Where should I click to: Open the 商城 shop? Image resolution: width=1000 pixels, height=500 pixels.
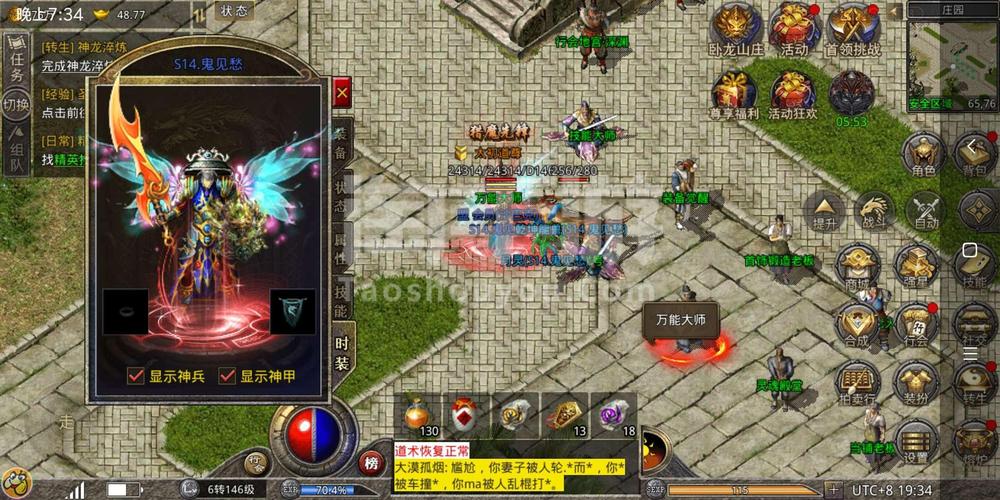[857, 267]
